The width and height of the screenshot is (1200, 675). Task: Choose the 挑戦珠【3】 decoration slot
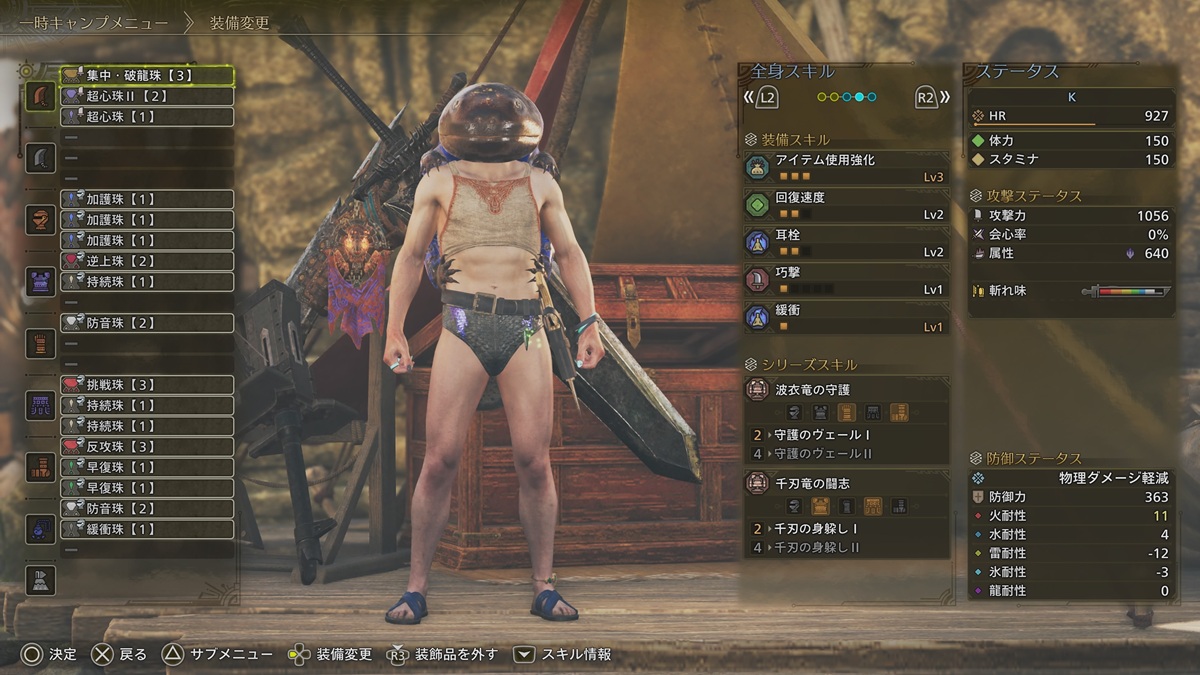coord(146,385)
